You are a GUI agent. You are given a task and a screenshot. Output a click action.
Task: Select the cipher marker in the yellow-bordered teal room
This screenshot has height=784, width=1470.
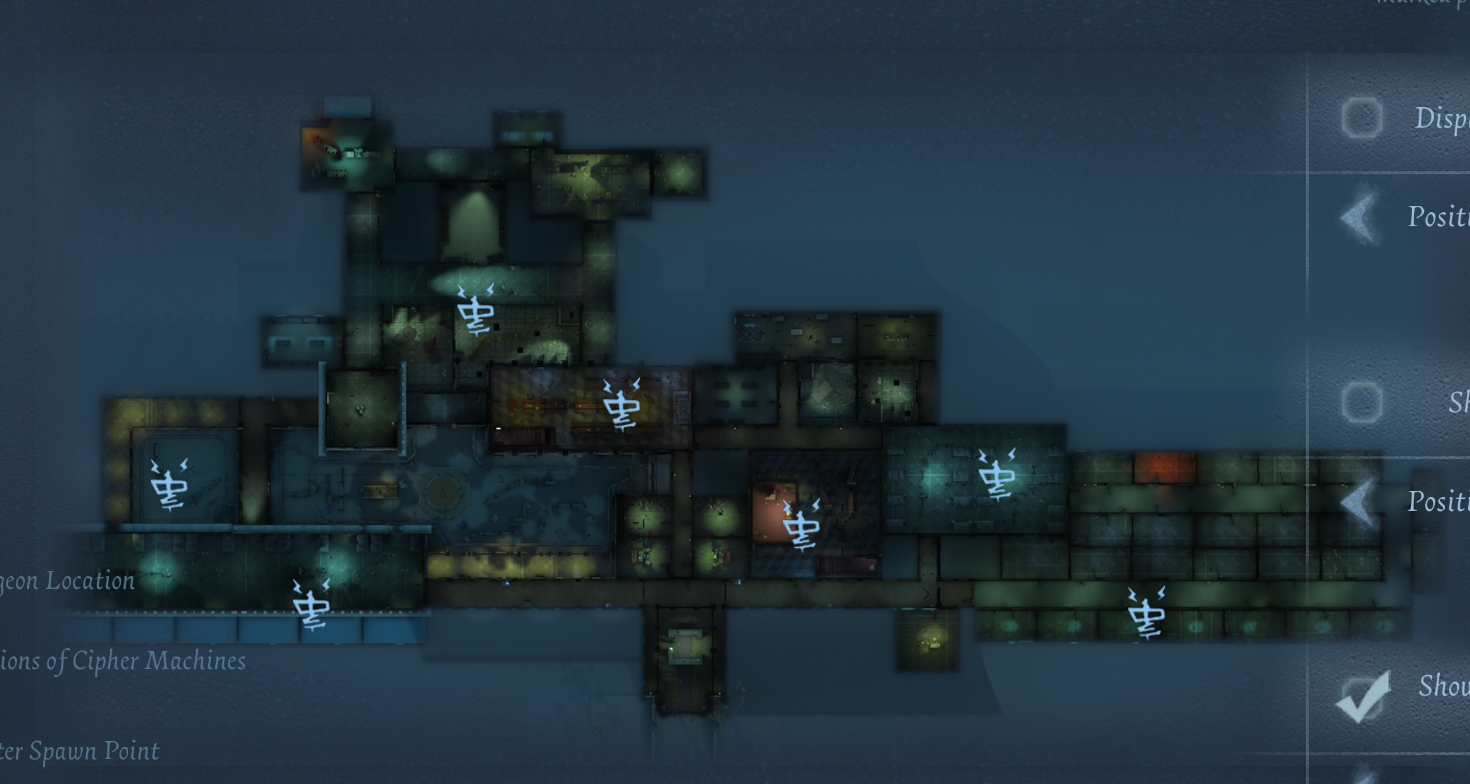tap(168, 484)
